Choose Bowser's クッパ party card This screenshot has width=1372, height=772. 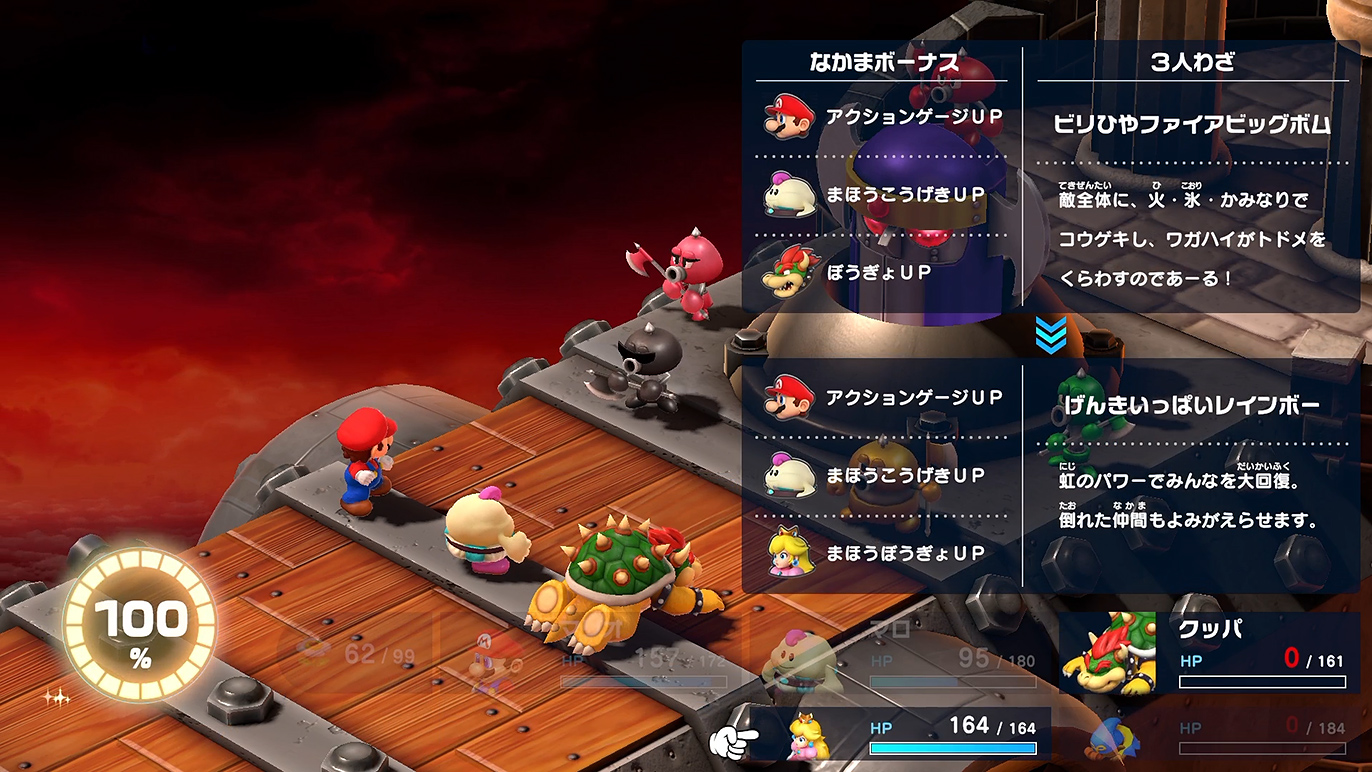[x=1208, y=654]
